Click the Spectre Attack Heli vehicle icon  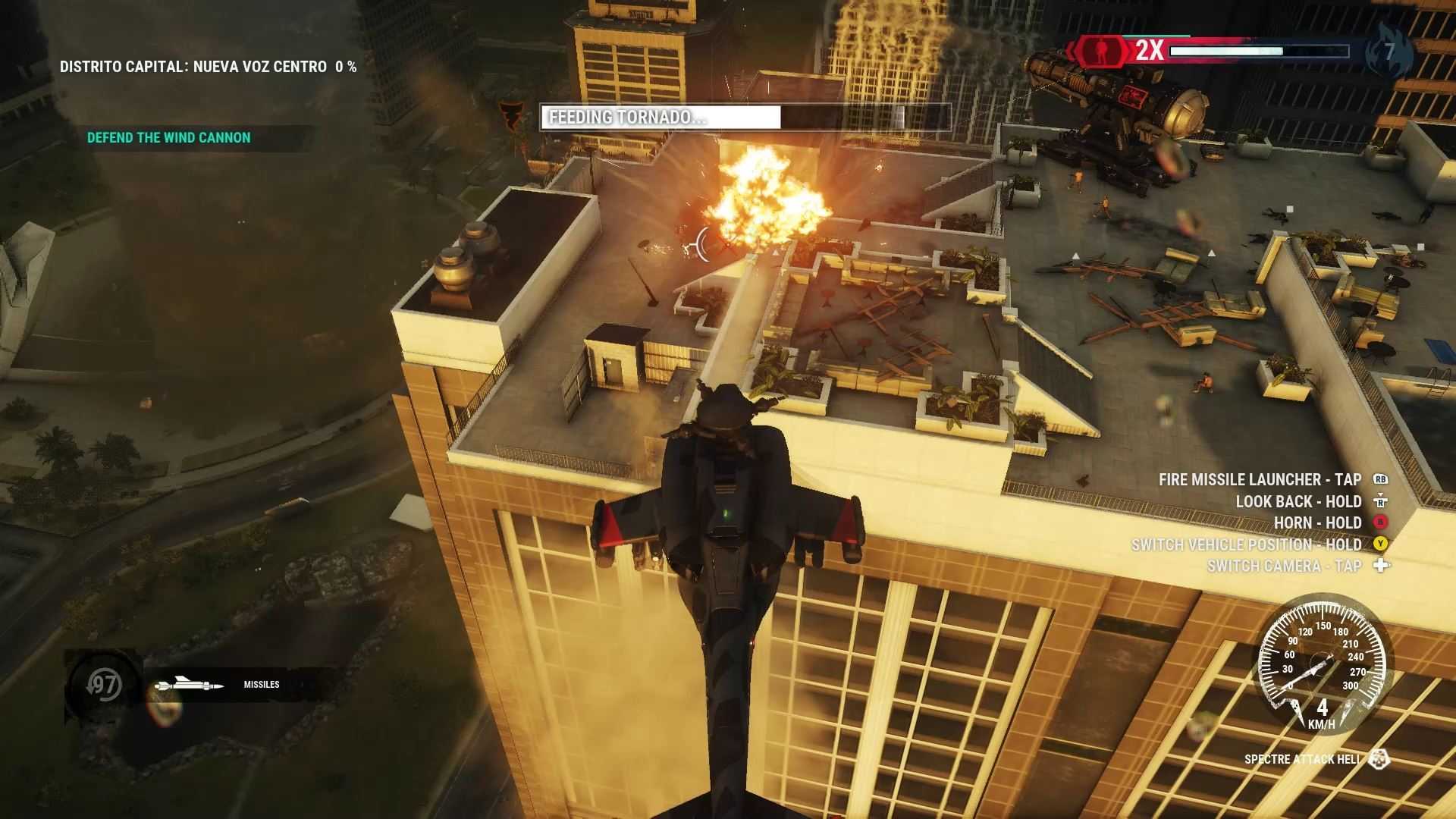point(1379,758)
